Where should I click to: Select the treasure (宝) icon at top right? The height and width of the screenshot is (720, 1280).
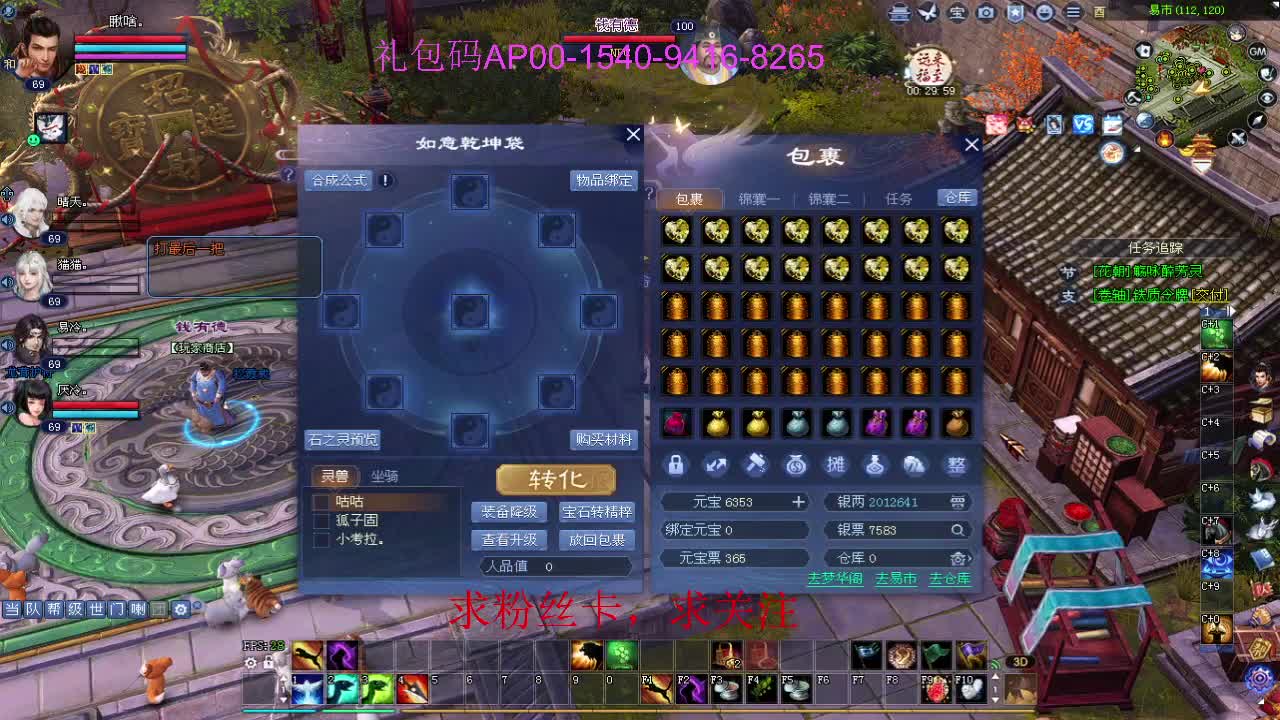coord(958,14)
